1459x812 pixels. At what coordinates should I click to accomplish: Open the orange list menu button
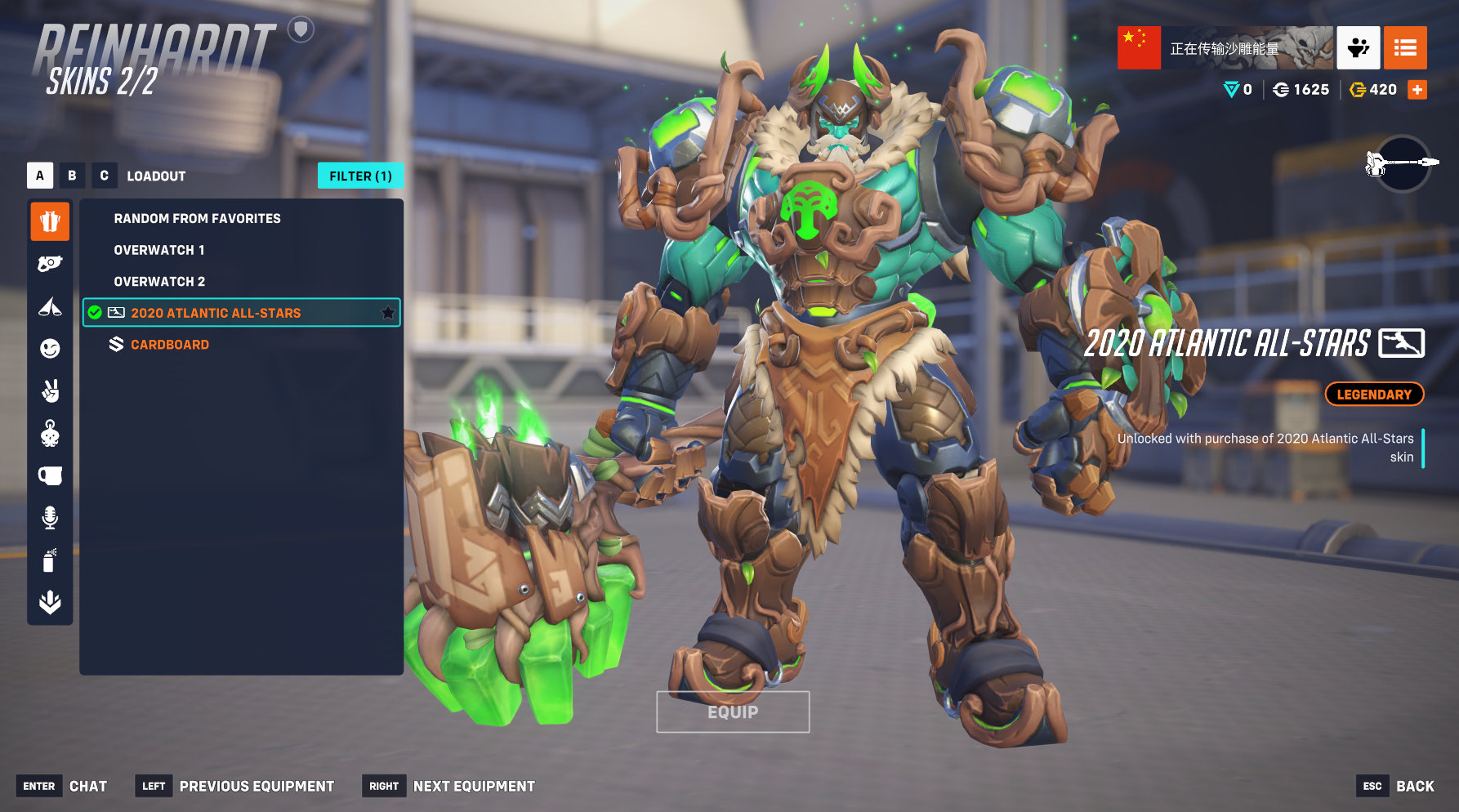pyautogui.click(x=1405, y=48)
